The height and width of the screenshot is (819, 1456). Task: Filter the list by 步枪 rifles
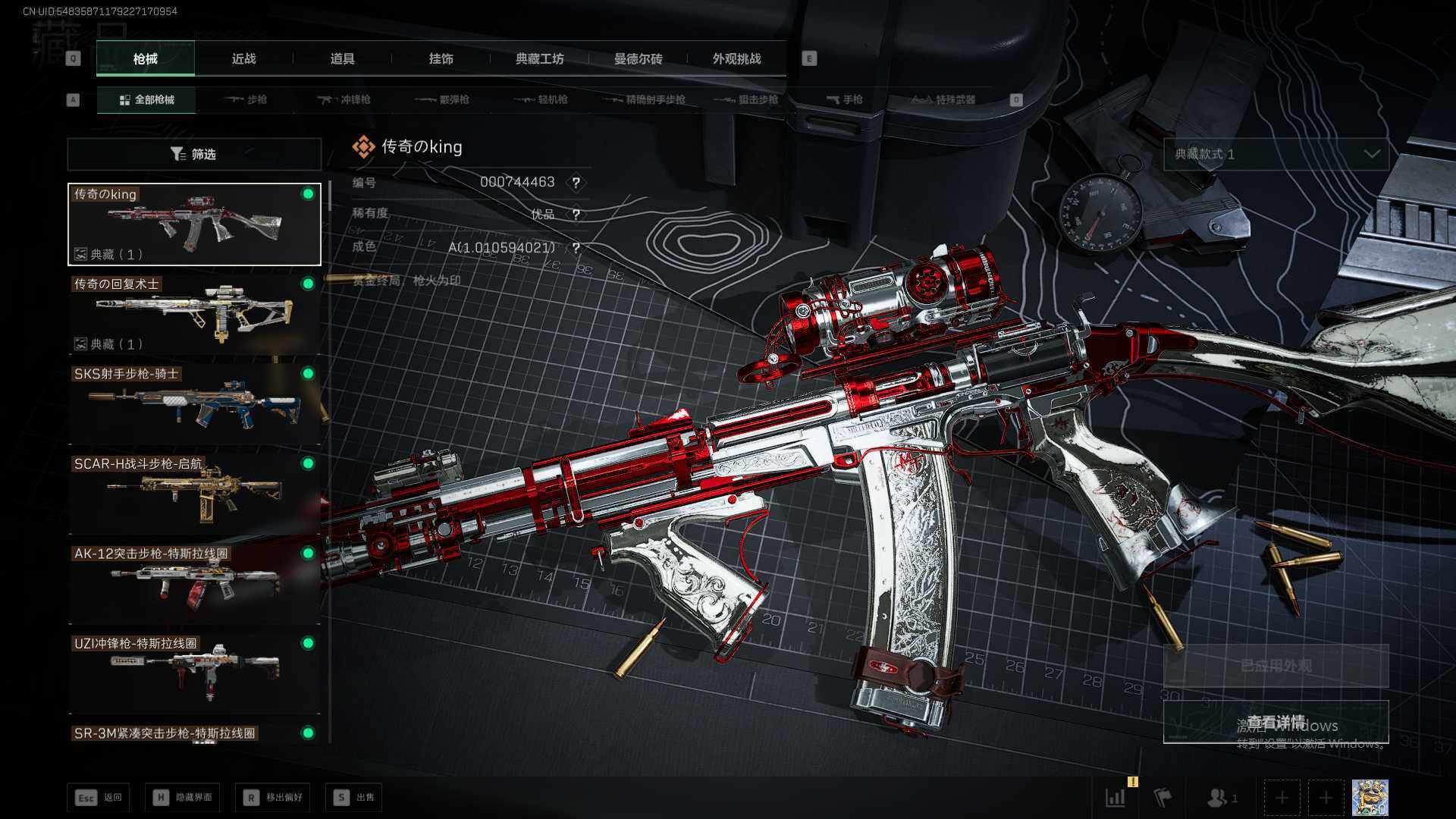[x=246, y=99]
